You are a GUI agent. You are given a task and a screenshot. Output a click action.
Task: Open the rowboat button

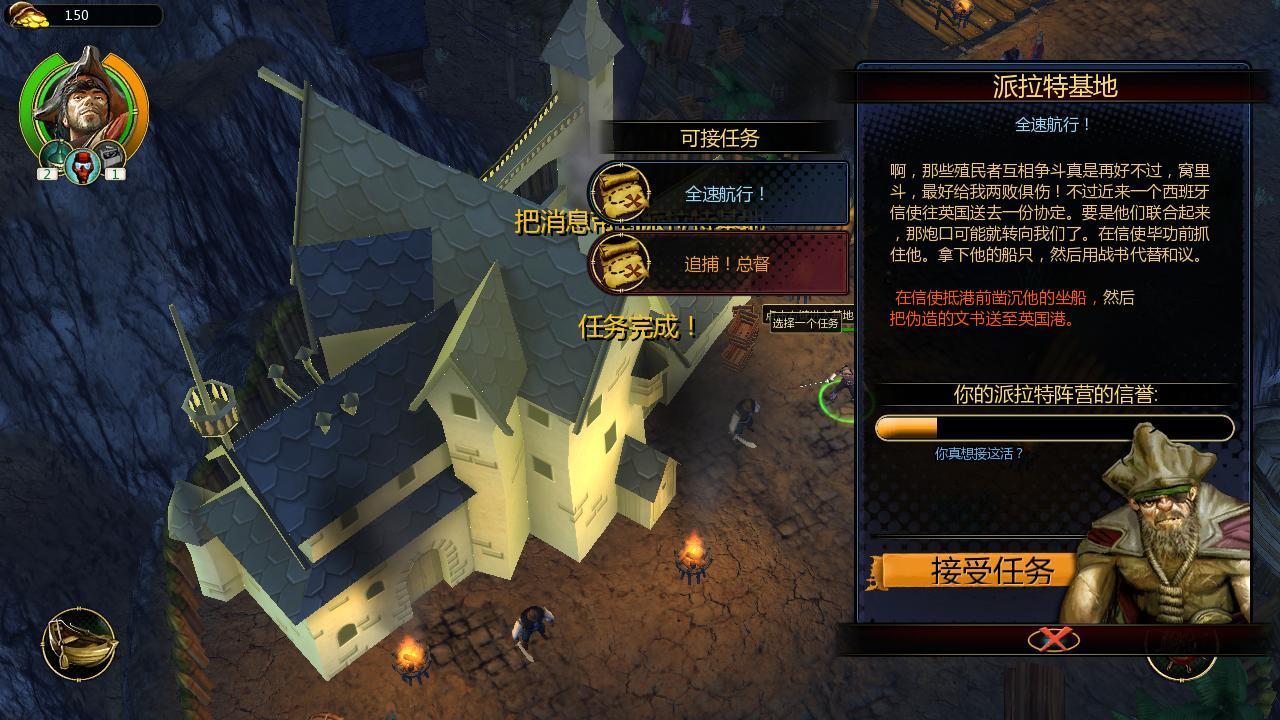point(79,644)
